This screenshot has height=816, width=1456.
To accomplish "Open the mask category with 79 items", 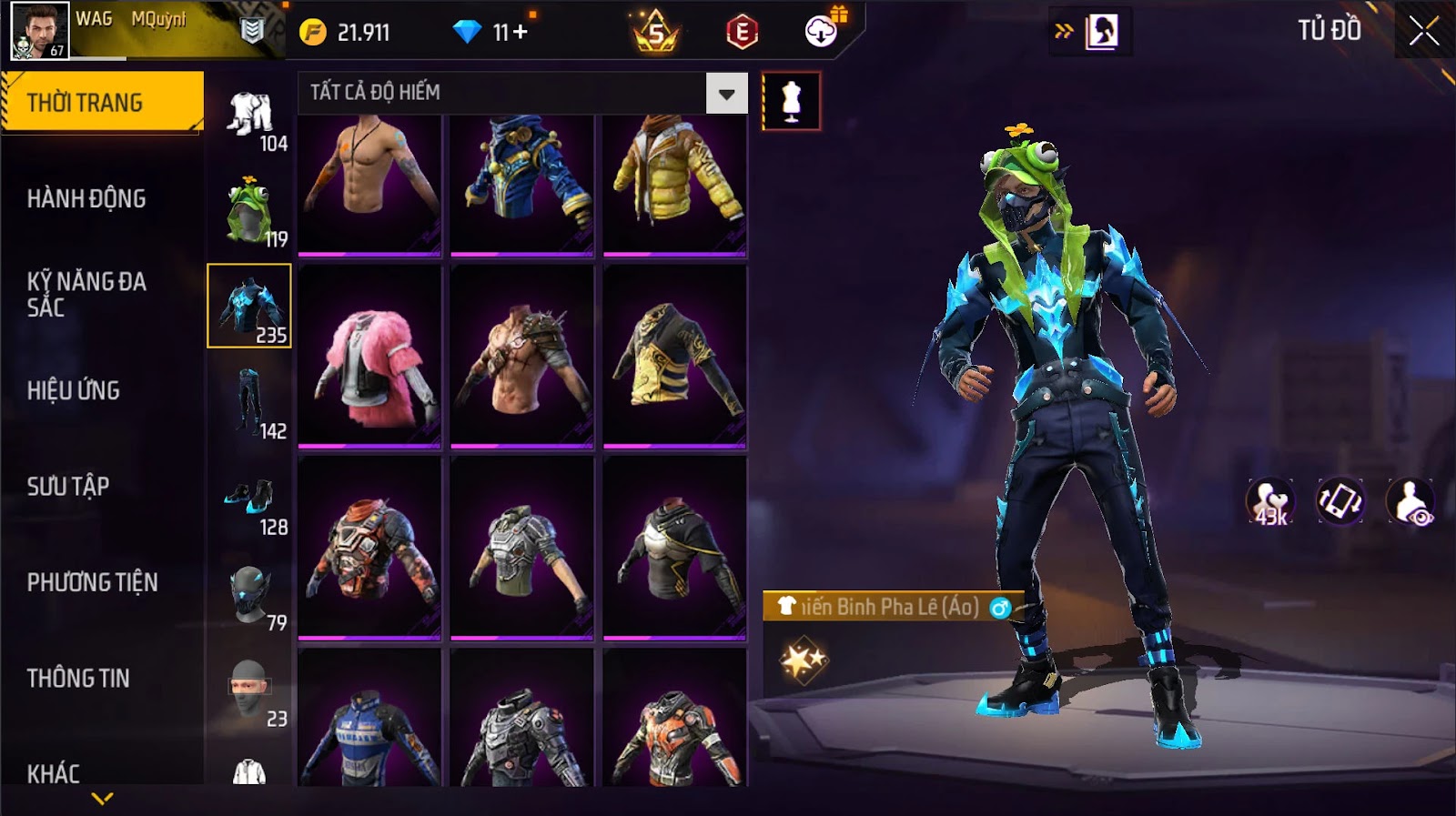I will (249, 595).
